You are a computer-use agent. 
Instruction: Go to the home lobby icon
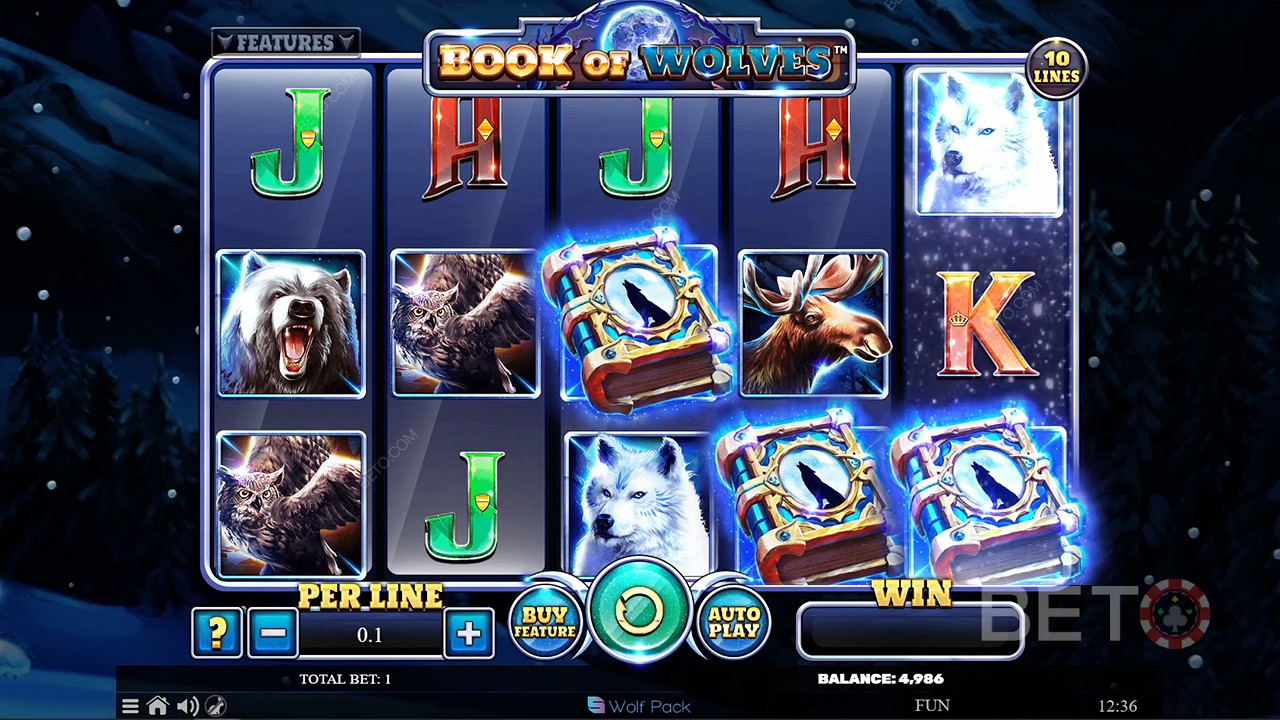tap(157, 706)
